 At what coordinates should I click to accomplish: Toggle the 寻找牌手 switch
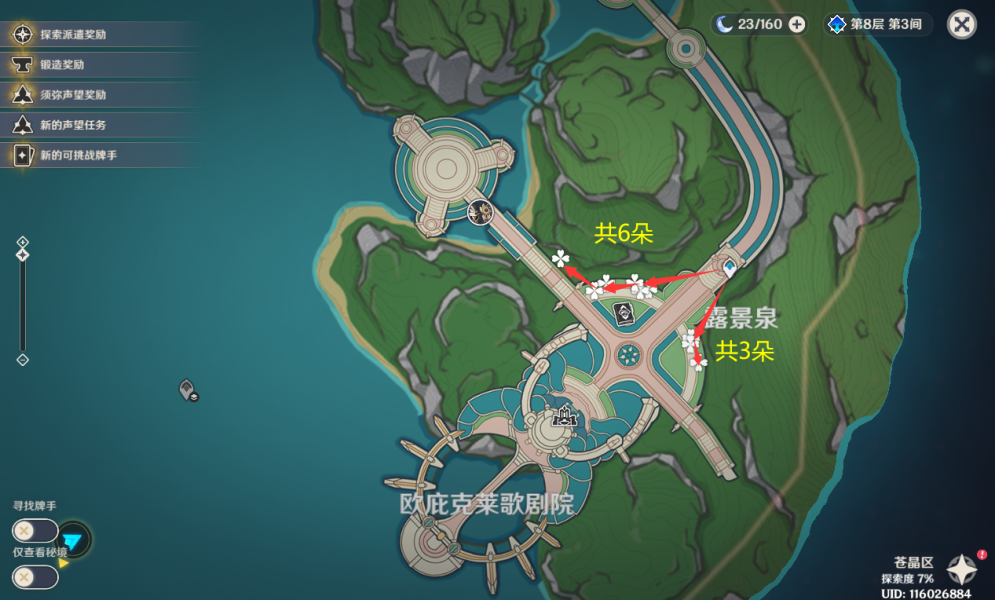[x=35, y=531]
